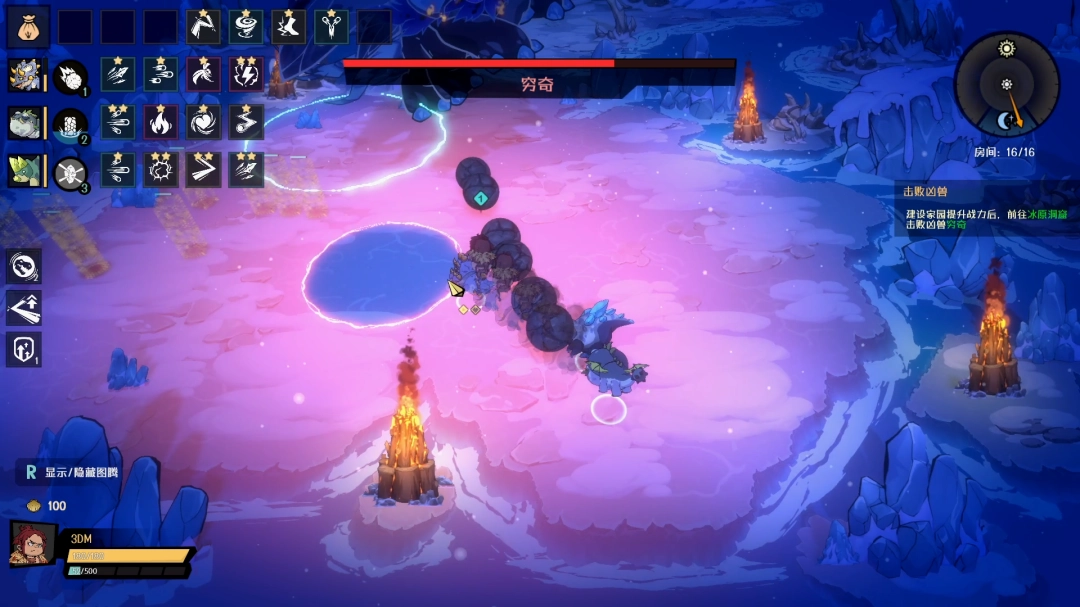Select the double-star lightning bolt skill
Image resolution: width=1080 pixels, height=607 pixels.
click(246, 75)
